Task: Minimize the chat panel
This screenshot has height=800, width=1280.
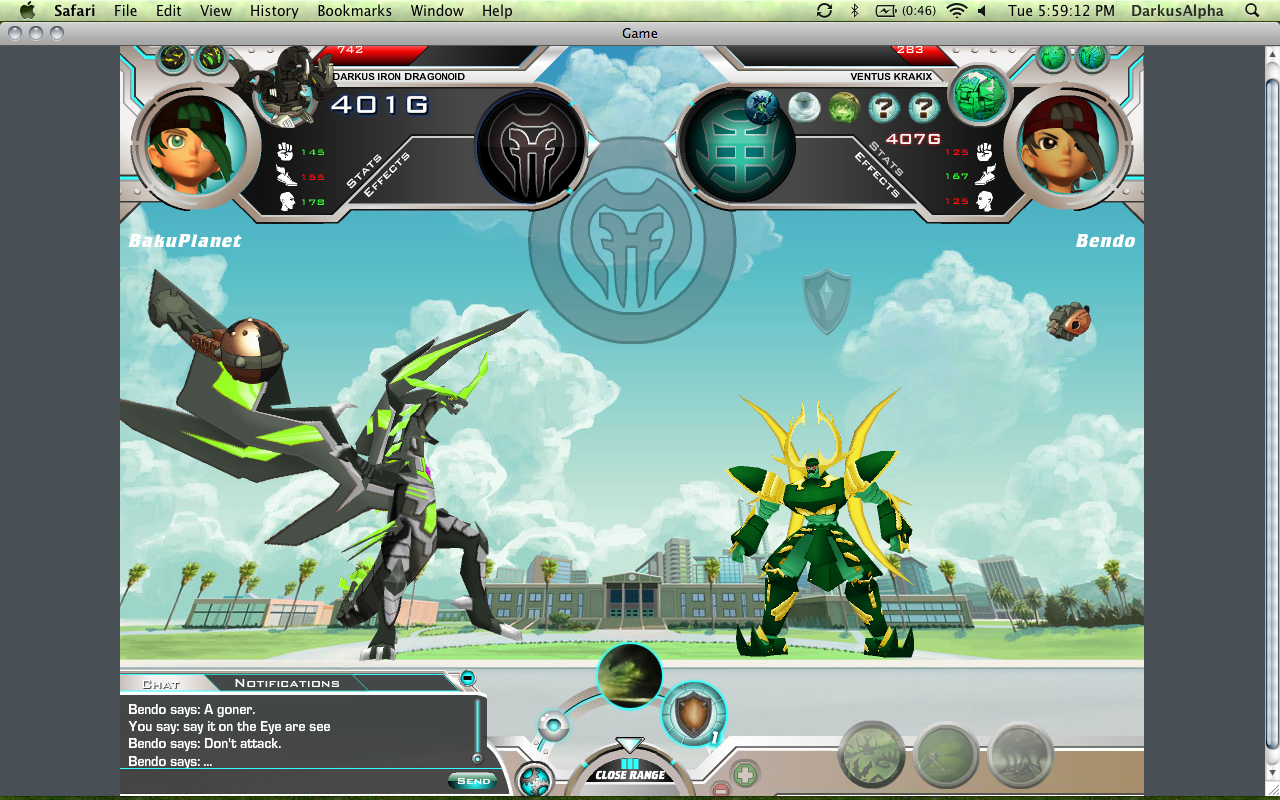Action: tap(467, 678)
